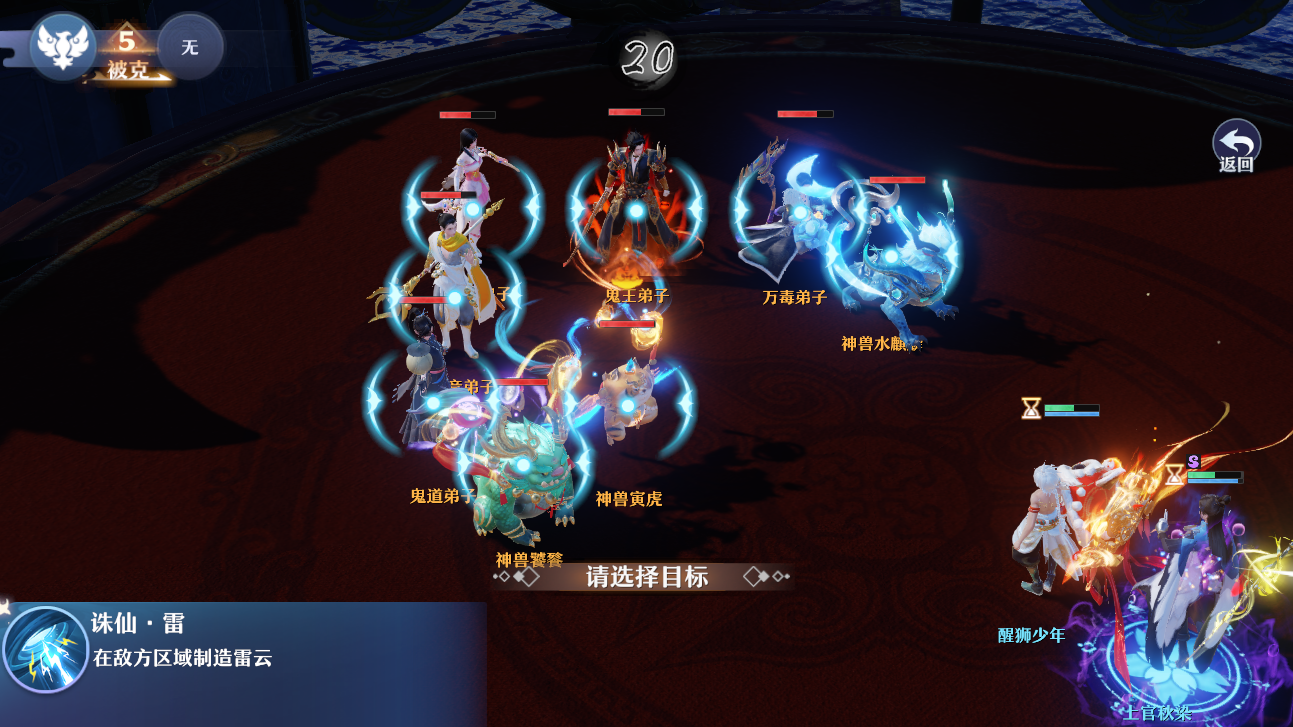Choose 神兽水麒麟 as the target

point(890,257)
